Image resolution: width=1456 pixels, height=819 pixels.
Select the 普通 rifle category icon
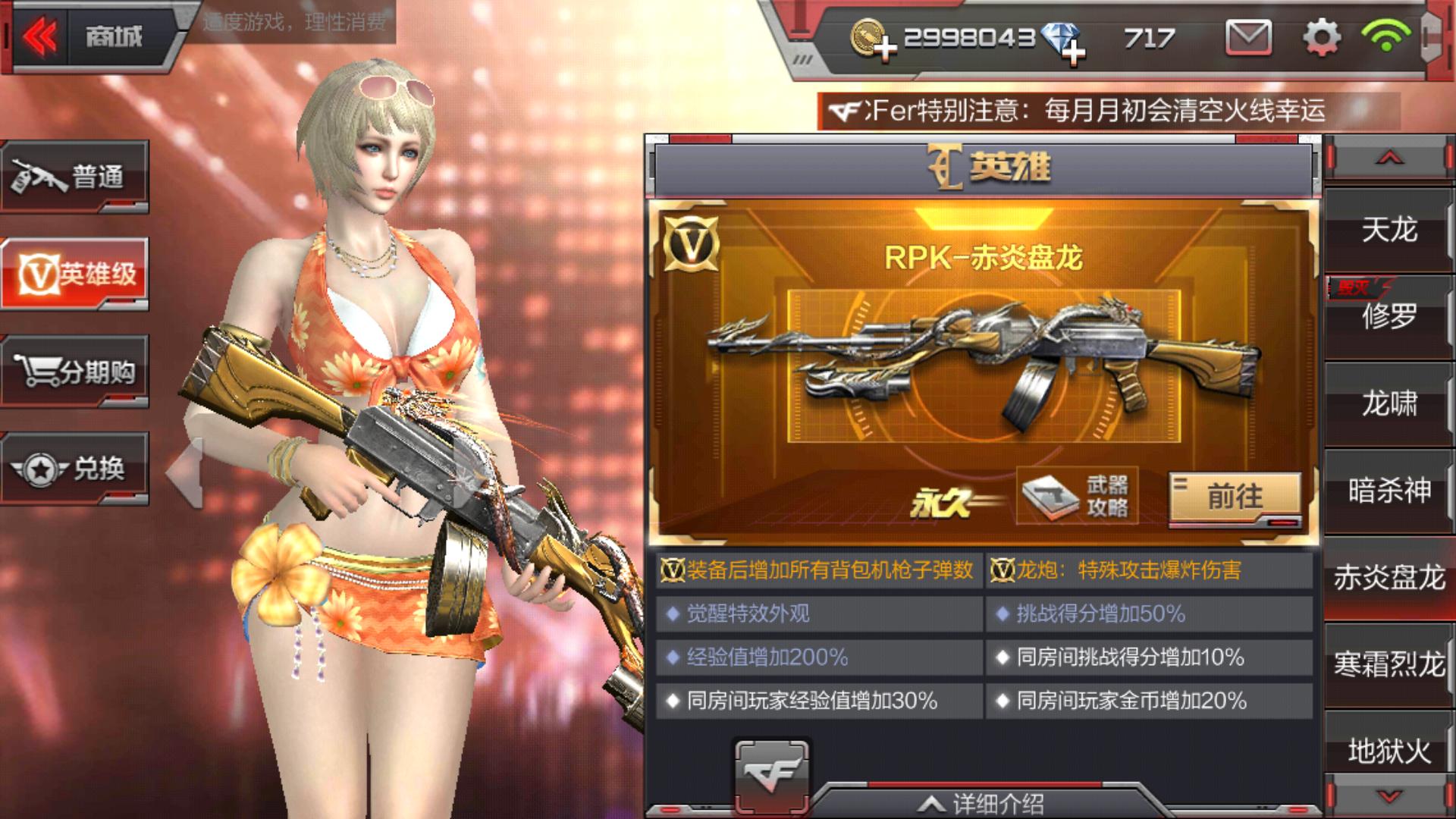click(76, 176)
